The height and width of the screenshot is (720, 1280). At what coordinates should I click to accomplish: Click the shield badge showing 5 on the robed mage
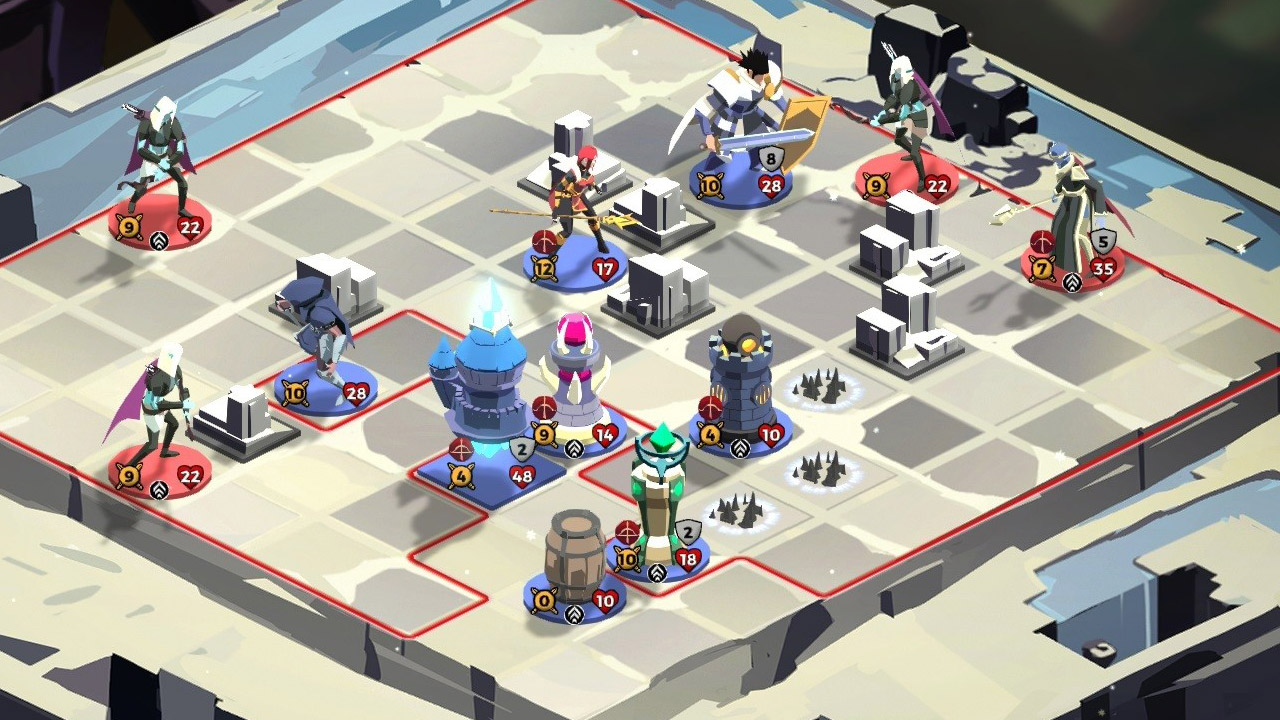pos(1106,240)
